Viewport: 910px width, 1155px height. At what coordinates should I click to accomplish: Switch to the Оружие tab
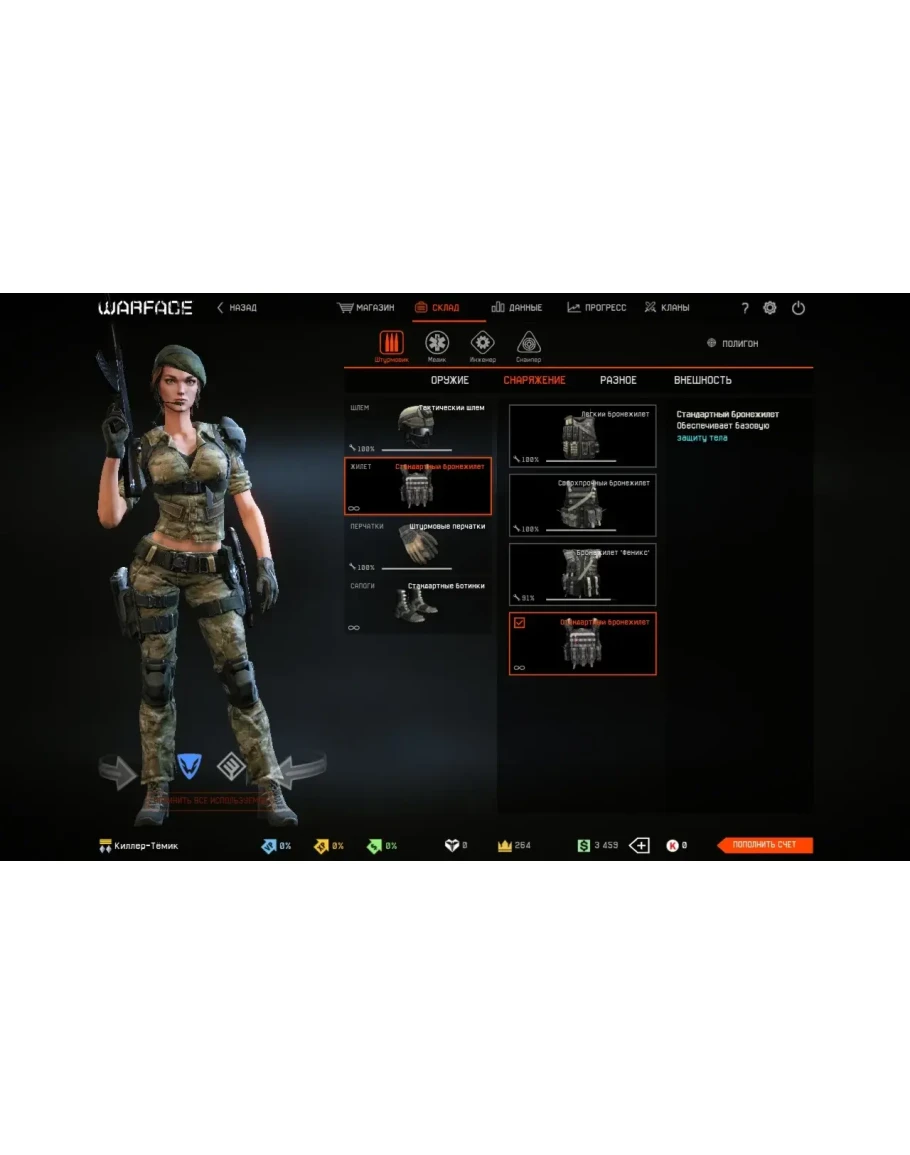pyautogui.click(x=450, y=381)
